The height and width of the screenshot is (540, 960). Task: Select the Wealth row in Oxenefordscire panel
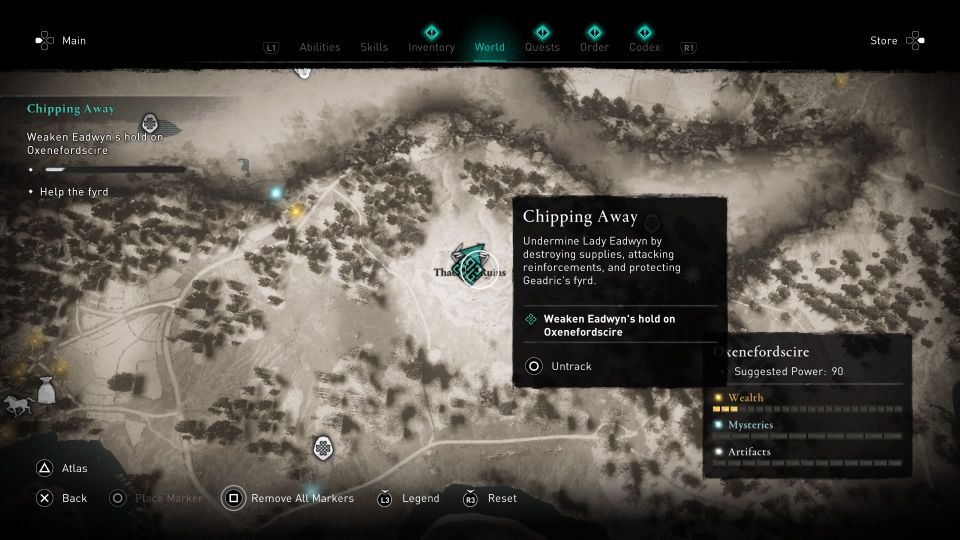click(808, 399)
